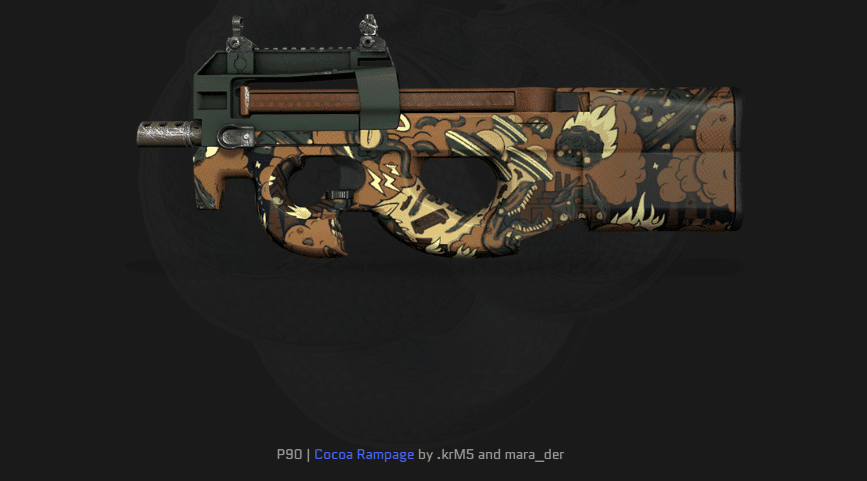Open the Cocoa Rampage skin link

click(364, 455)
